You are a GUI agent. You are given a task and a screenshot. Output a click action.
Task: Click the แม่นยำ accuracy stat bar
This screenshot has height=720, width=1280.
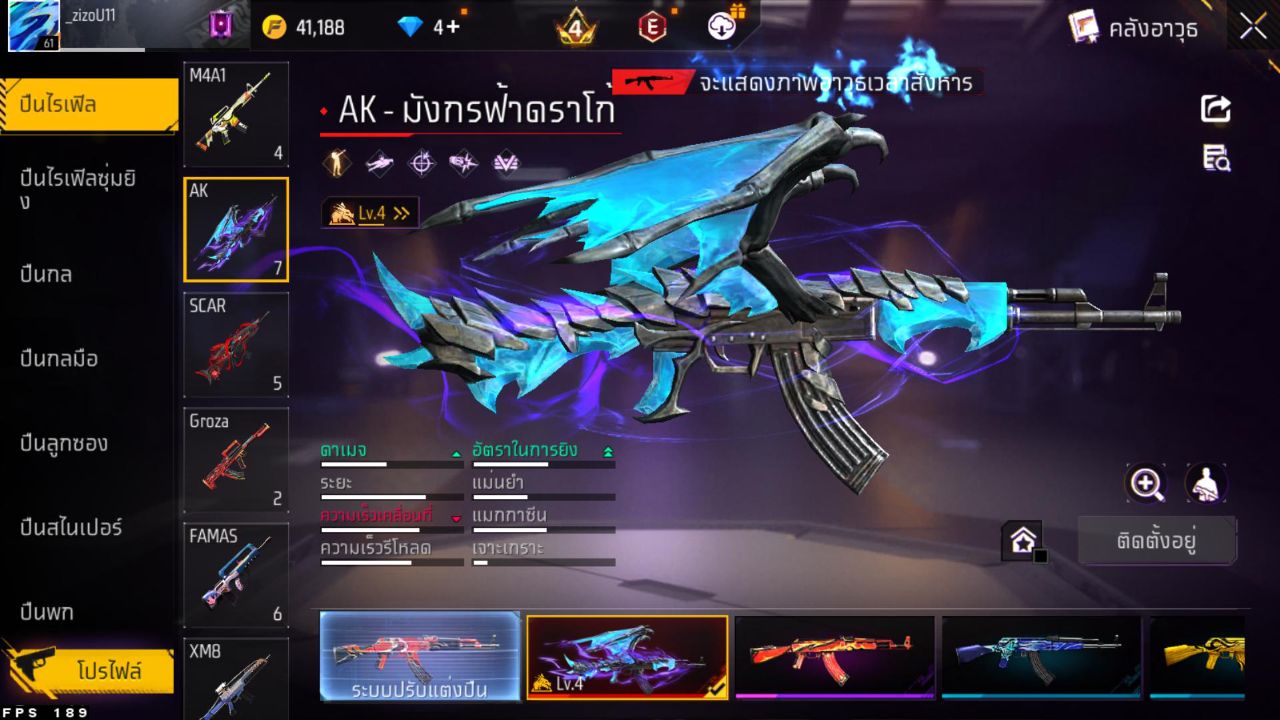click(543, 495)
